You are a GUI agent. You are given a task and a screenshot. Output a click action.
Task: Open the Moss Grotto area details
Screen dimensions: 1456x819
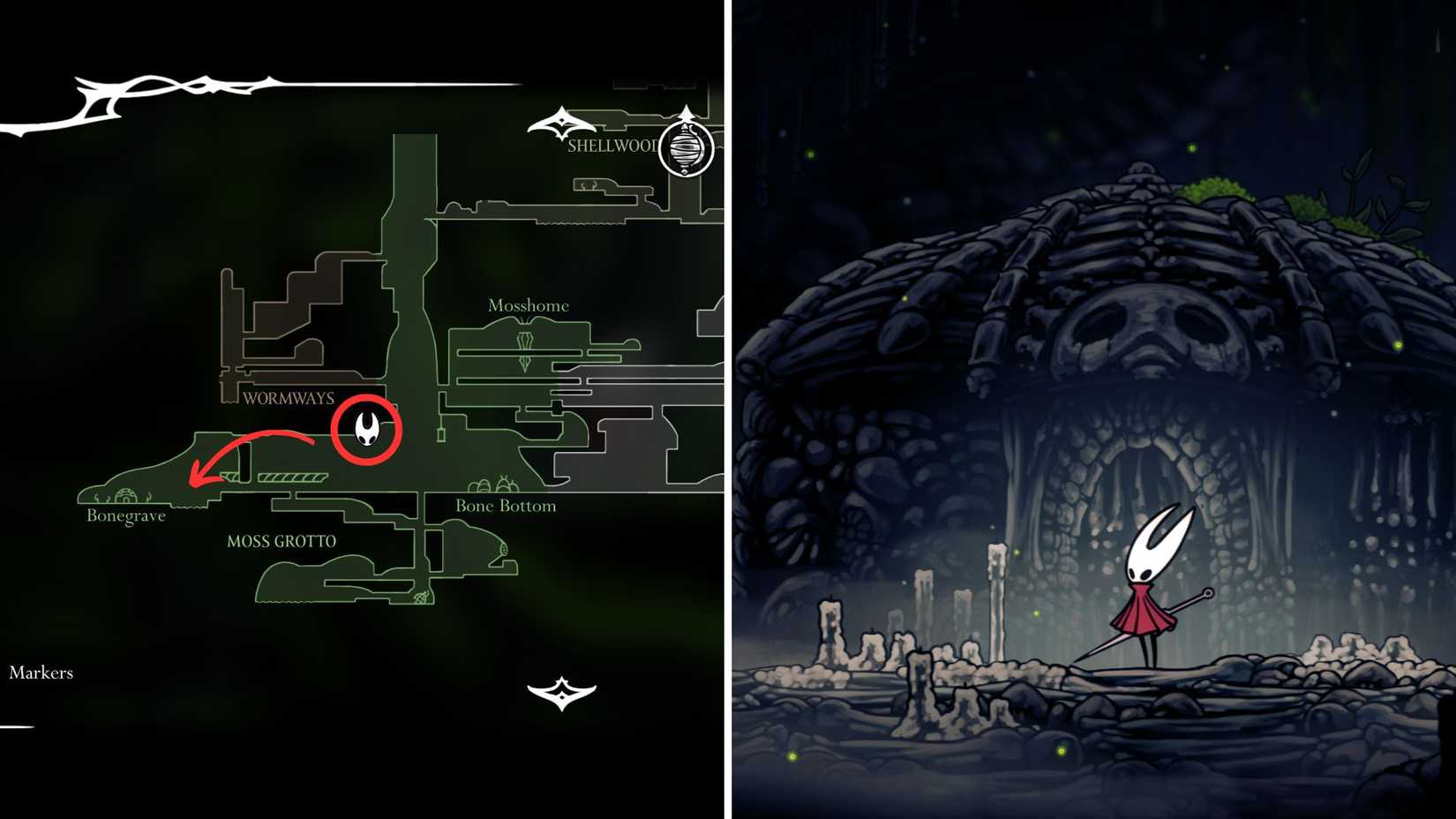pyautogui.click(x=283, y=539)
